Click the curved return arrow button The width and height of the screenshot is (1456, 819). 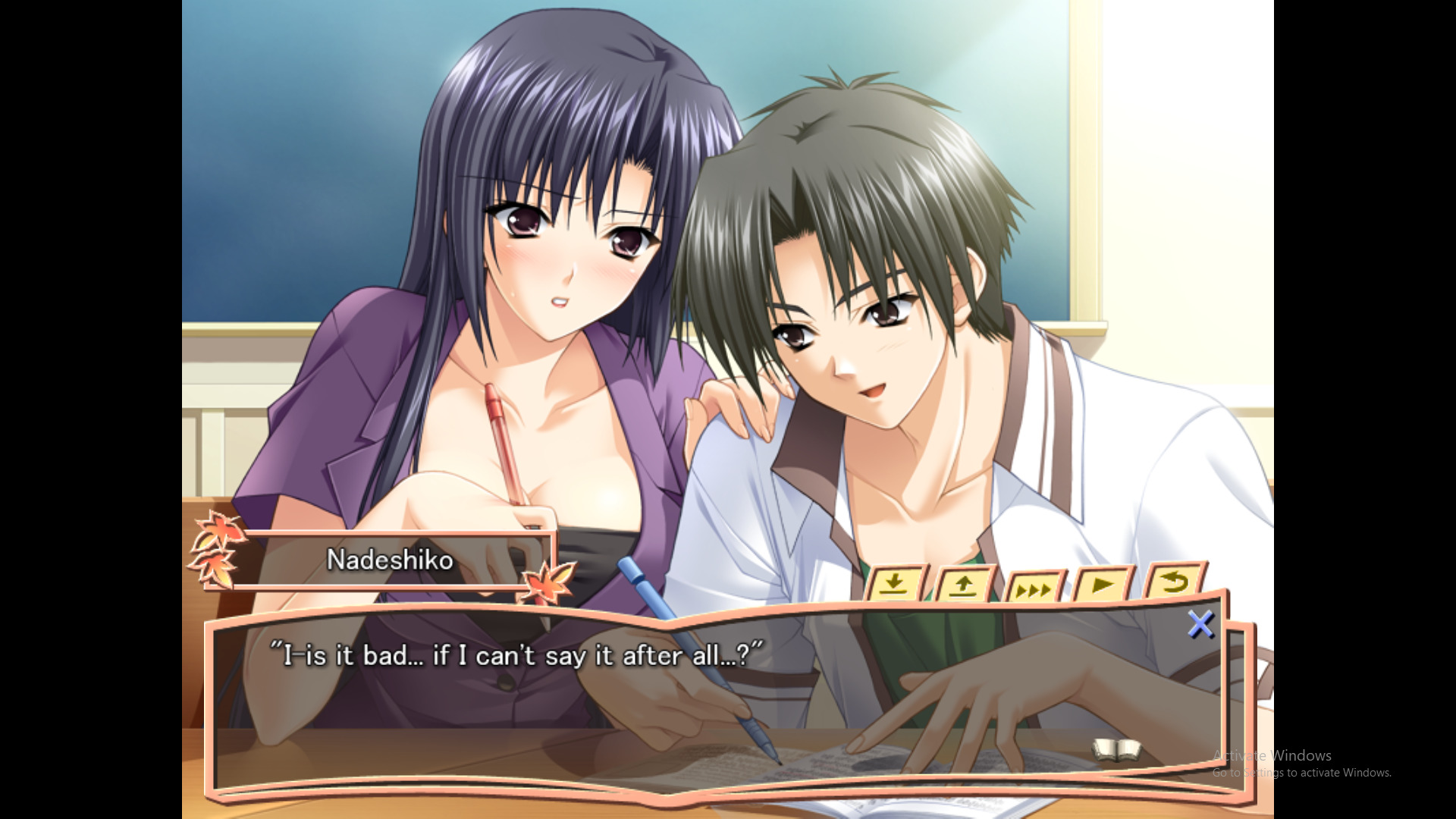pos(1174,583)
